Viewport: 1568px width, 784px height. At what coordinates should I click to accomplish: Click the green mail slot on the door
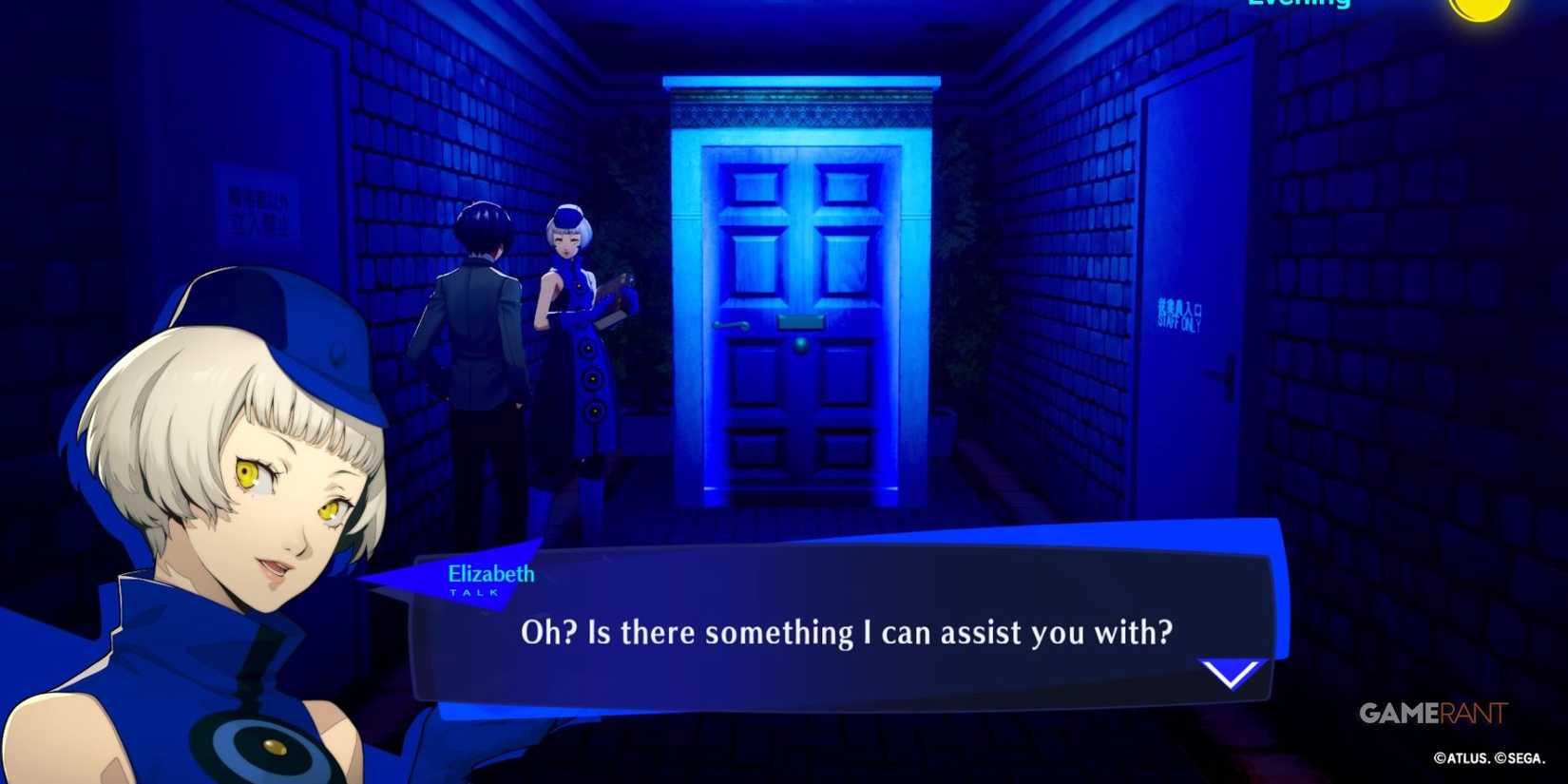point(801,320)
